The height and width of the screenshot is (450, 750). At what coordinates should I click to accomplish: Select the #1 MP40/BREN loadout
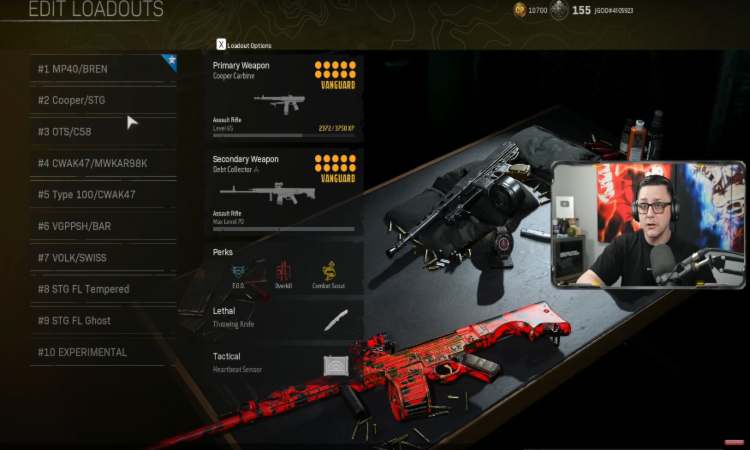[x=102, y=69]
